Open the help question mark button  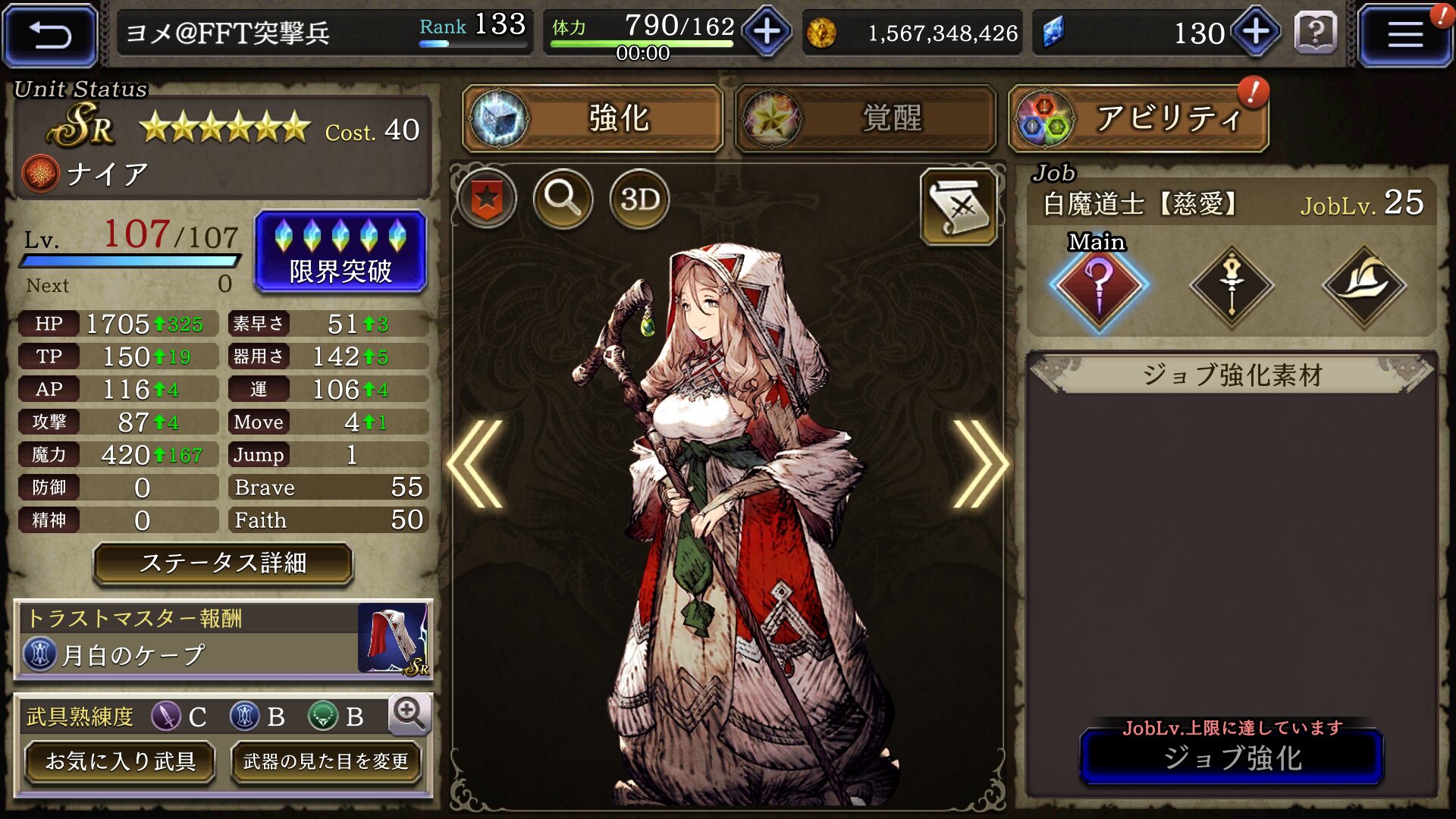coord(1316,33)
